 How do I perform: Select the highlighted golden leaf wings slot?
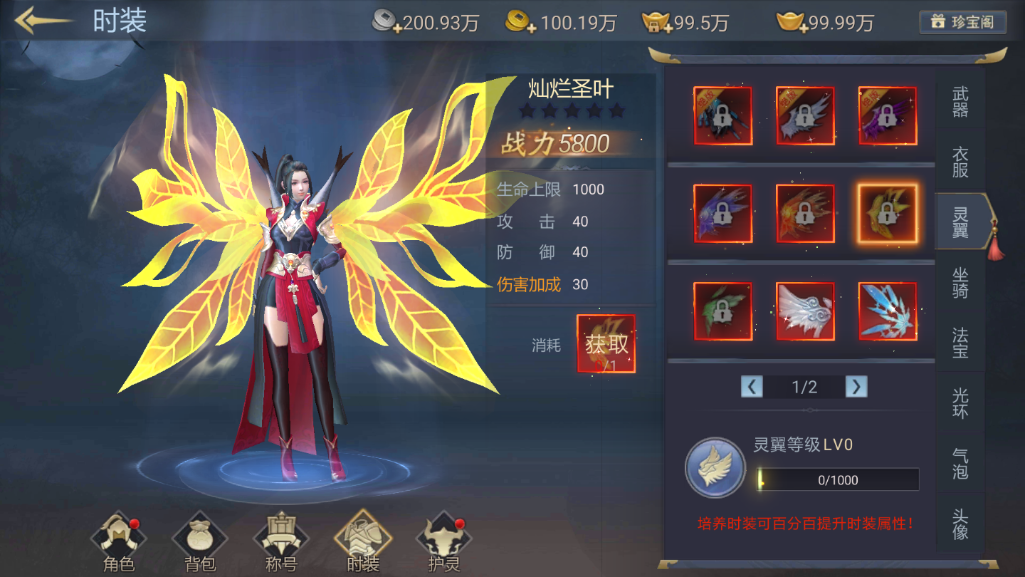pos(887,213)
